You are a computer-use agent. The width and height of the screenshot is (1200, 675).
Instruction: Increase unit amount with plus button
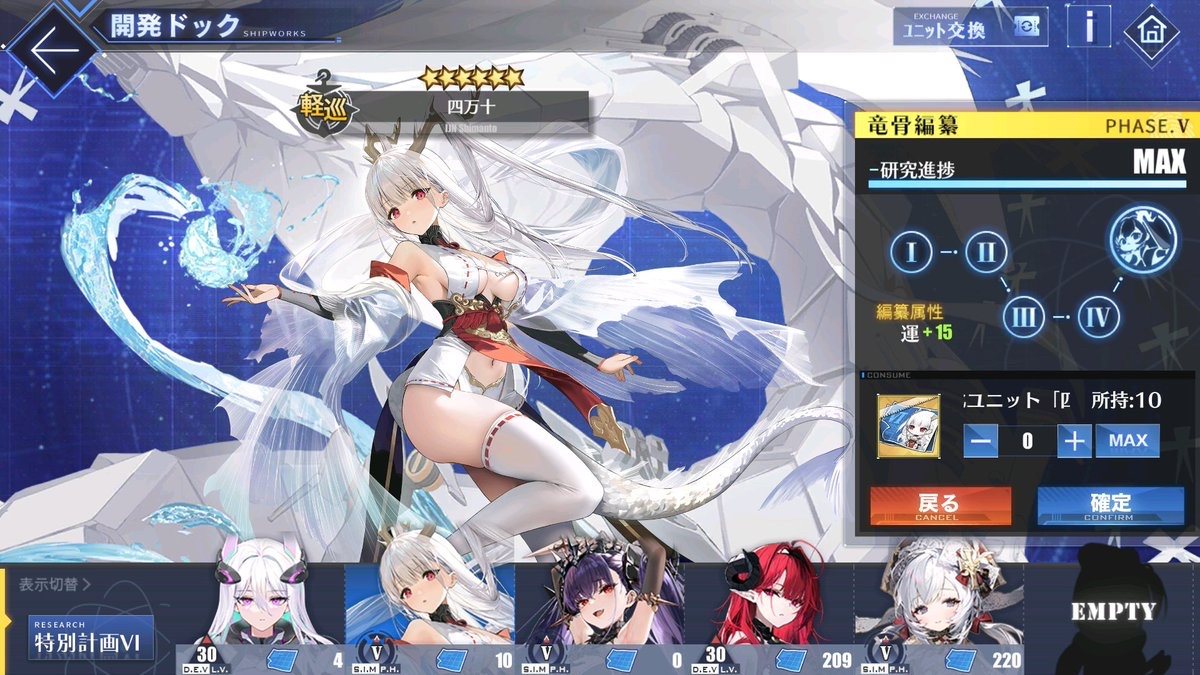pyautogui.click(x=1074, y=441)
